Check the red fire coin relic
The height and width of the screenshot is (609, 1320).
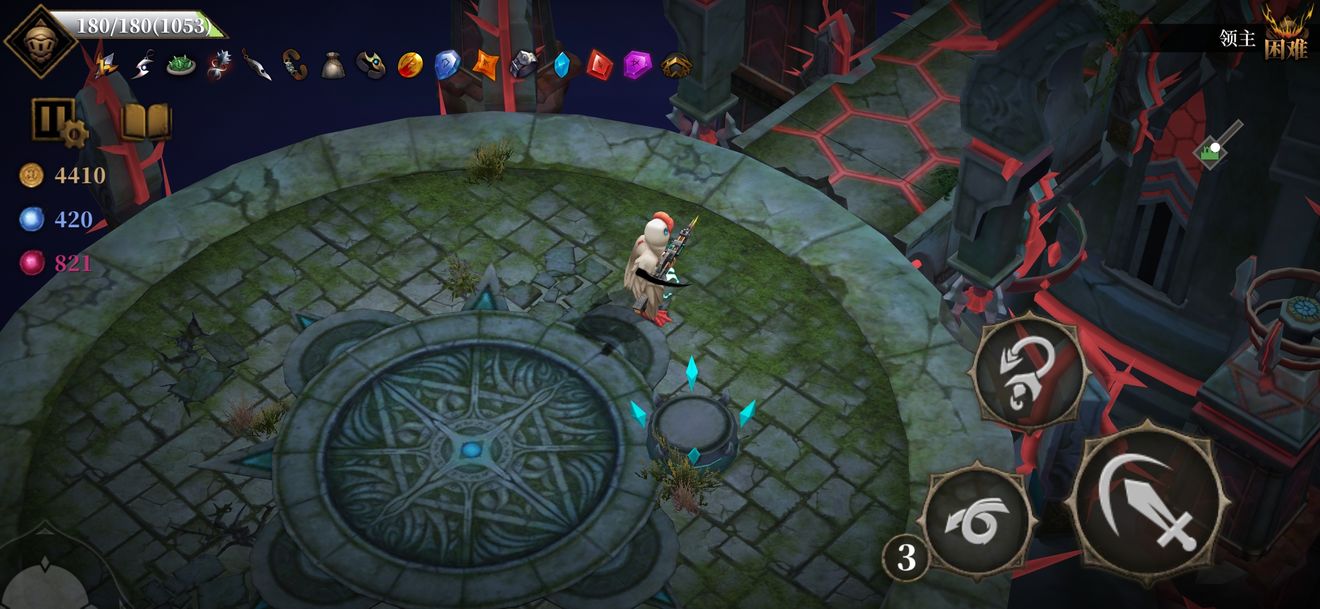click(x=409, y=65)
